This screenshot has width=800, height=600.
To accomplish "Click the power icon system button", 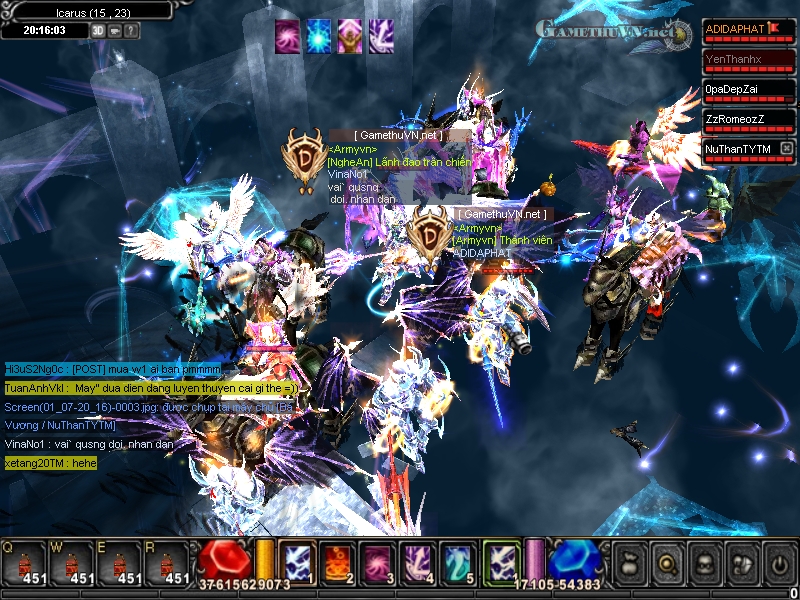I will (779, 563).
